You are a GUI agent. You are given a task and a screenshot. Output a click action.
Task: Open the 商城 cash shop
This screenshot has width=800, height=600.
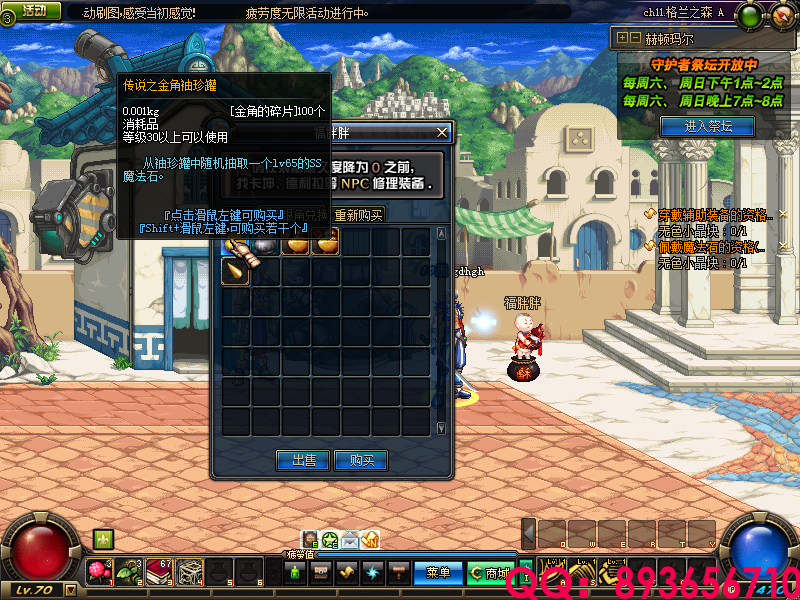(490, 573)
